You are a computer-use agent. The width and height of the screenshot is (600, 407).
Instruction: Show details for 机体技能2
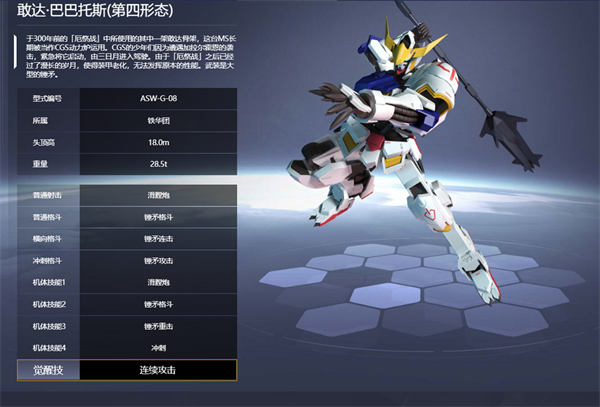tap(127, 304)
